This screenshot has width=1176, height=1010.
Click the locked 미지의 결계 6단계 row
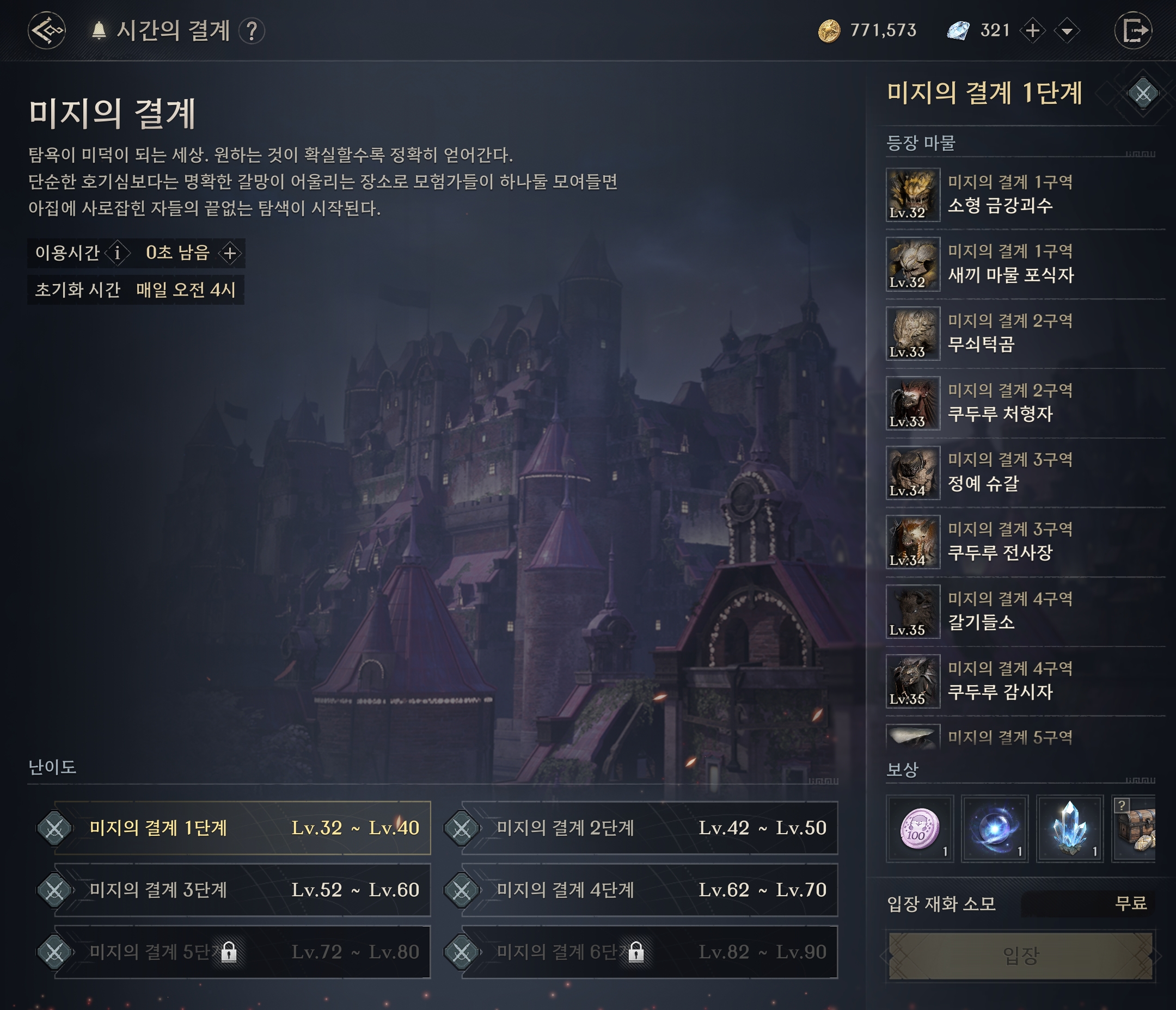(x=650, y=952)
